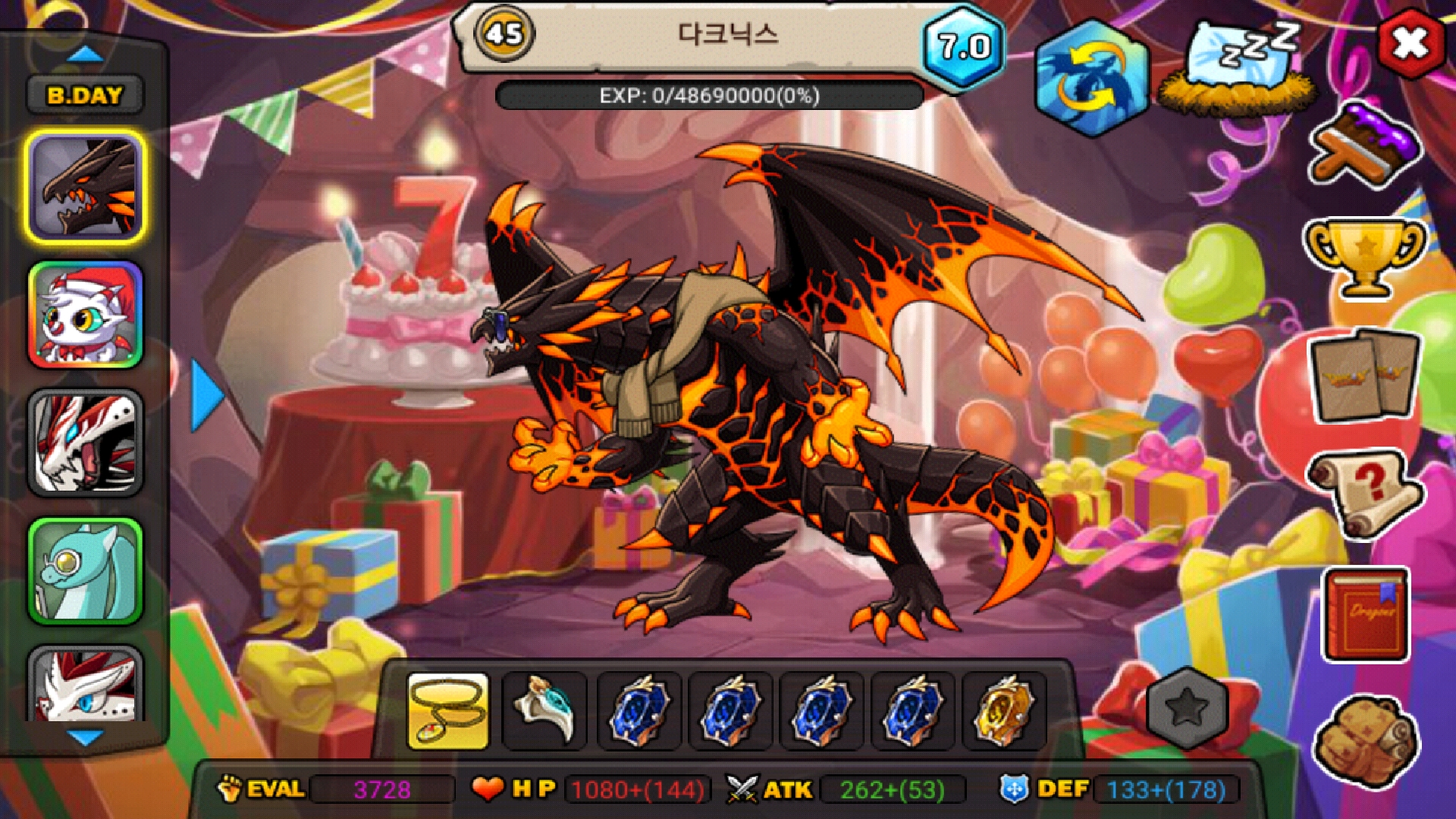
Task: Toggle the star favorite hexagon
Action: [1187, 708]
